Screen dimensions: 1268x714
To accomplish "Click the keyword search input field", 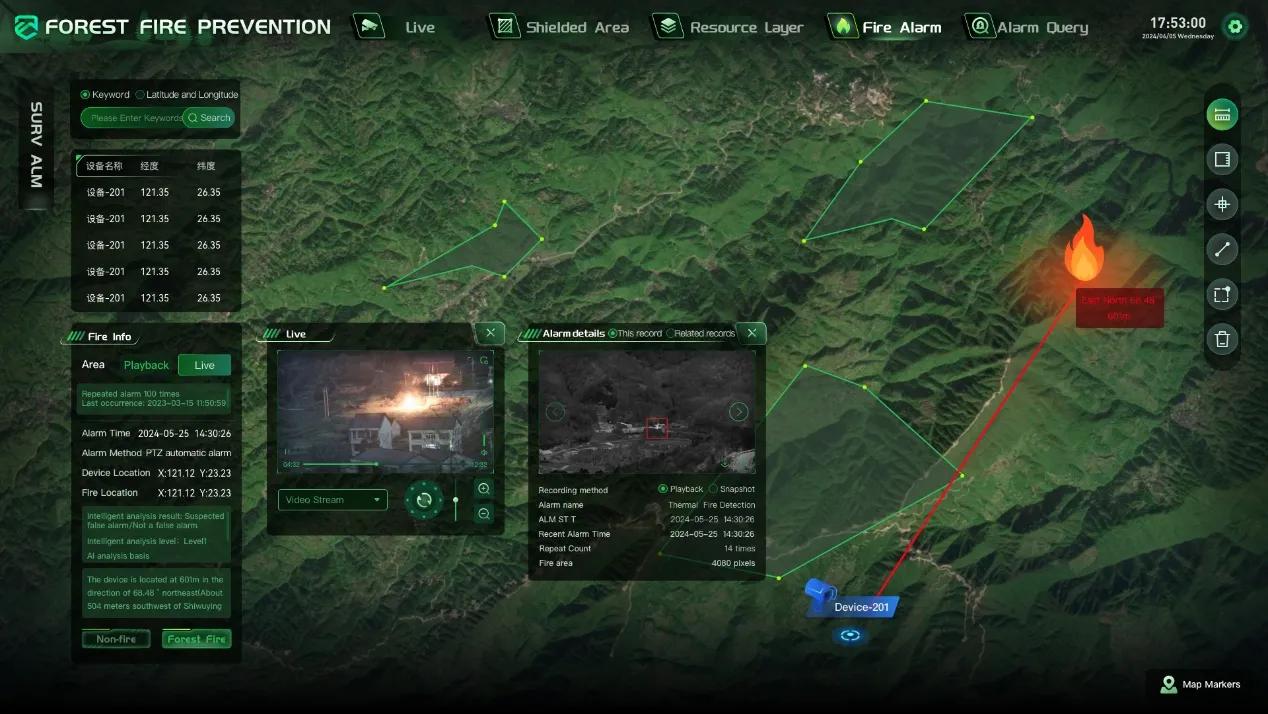I will click(x=133, y=118).
